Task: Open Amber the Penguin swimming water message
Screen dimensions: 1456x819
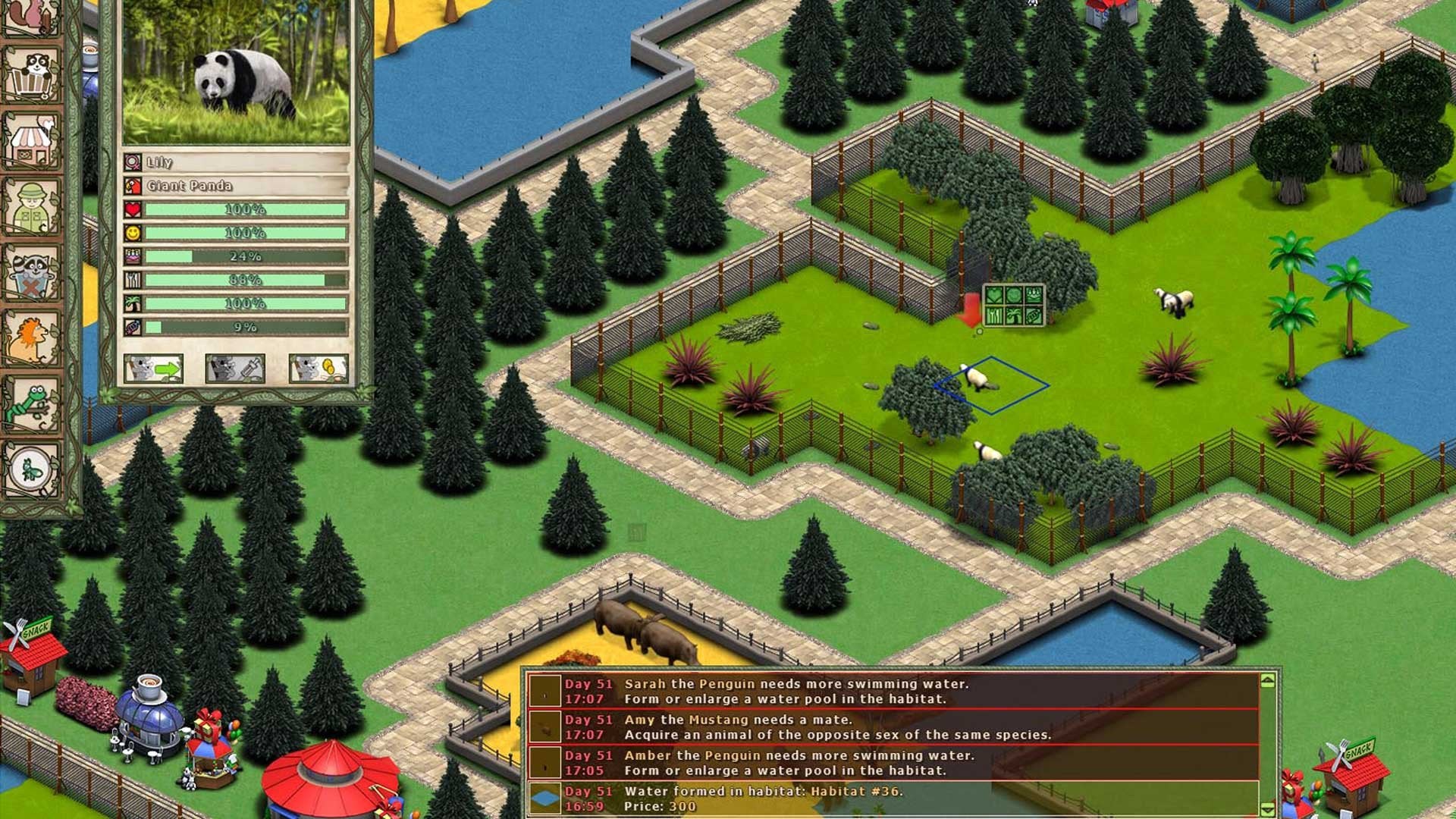Action: tap(893, 762)
